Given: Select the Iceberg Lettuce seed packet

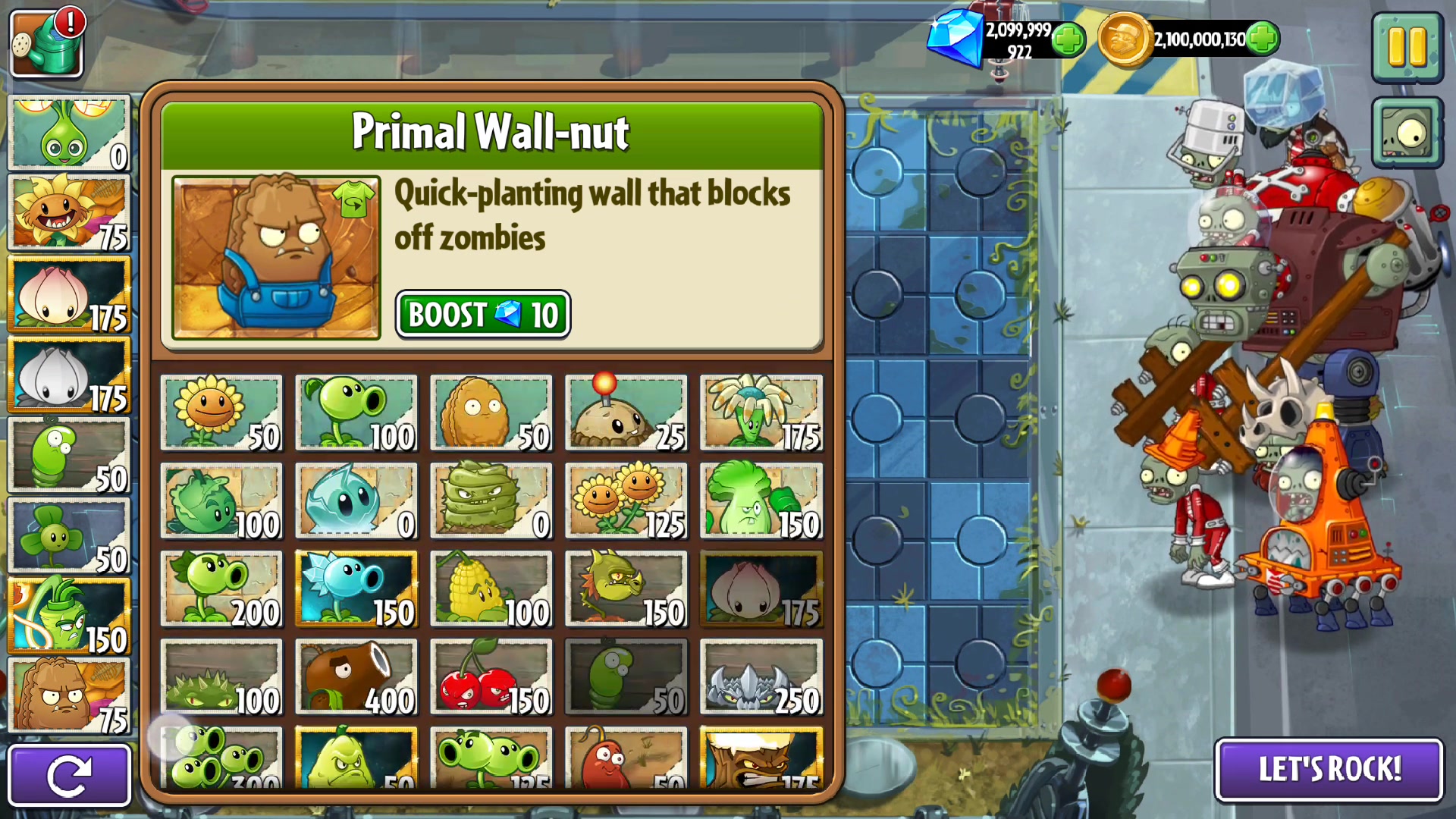Looking at the screenshot, I should [x=356, y=501].
